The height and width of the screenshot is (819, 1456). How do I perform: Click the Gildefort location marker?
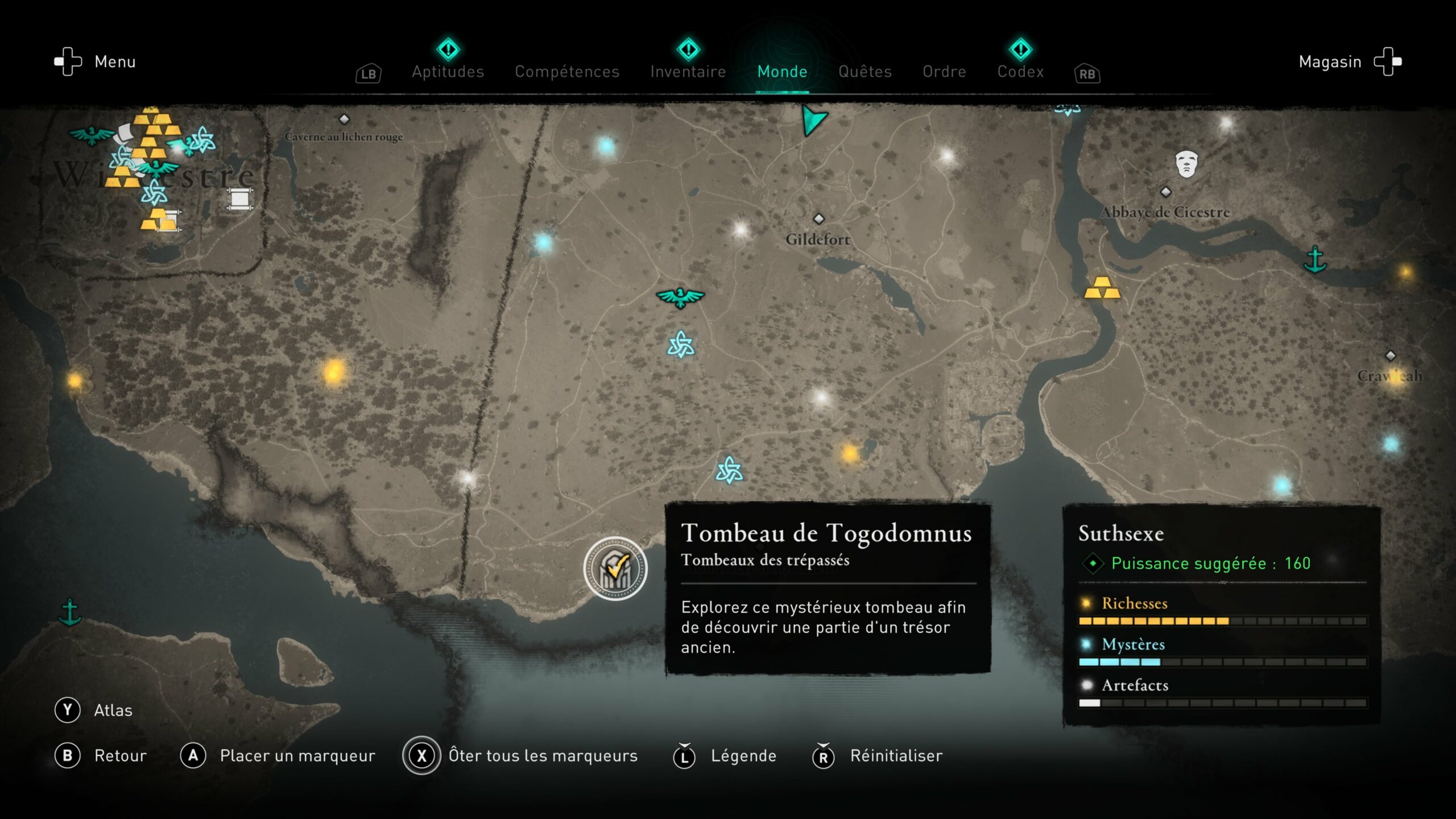pos(818,219)
